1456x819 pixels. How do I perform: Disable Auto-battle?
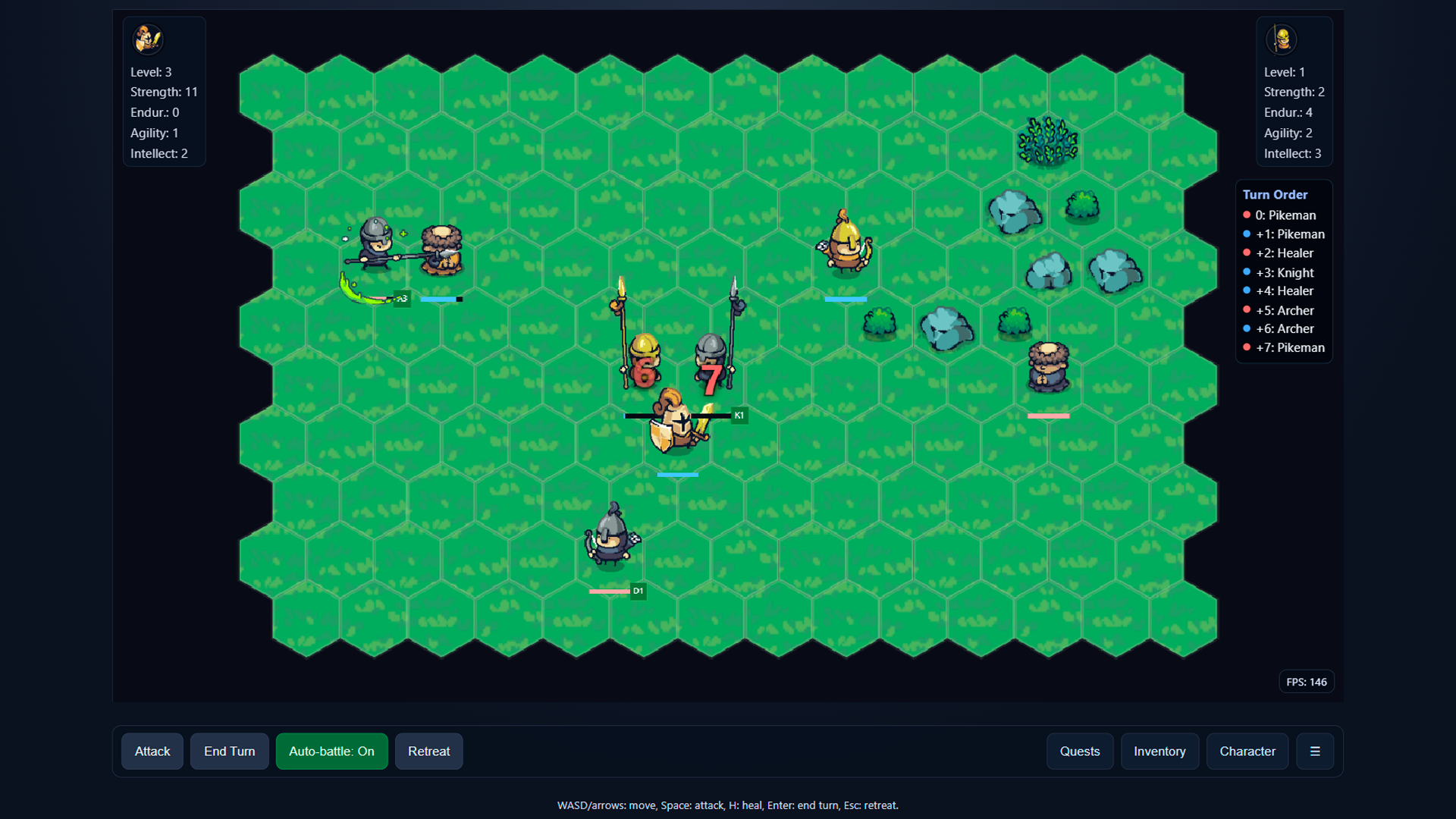(331, 752)
